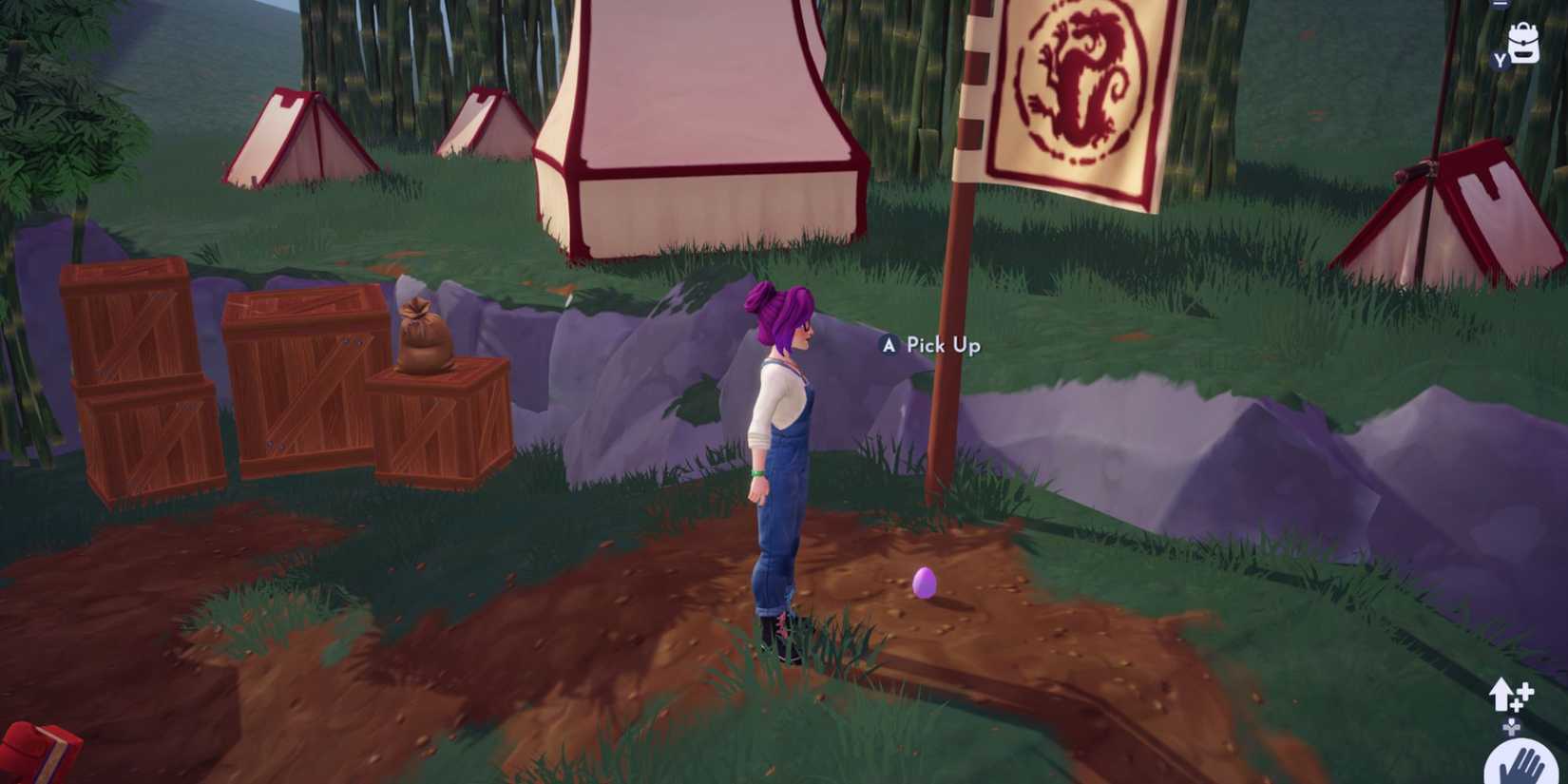Select the small plus symbol on the arrow icon
This screenshot has width=1568, height=784.
[x=1526, y=690]
